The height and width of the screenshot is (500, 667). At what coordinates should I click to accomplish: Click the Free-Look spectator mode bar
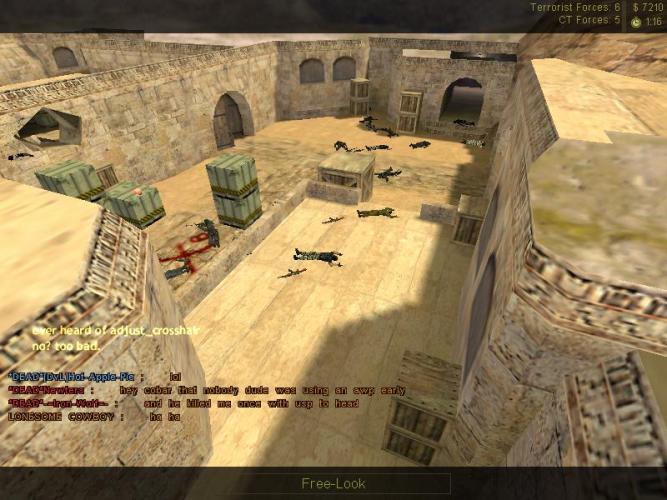pos(333,484)
